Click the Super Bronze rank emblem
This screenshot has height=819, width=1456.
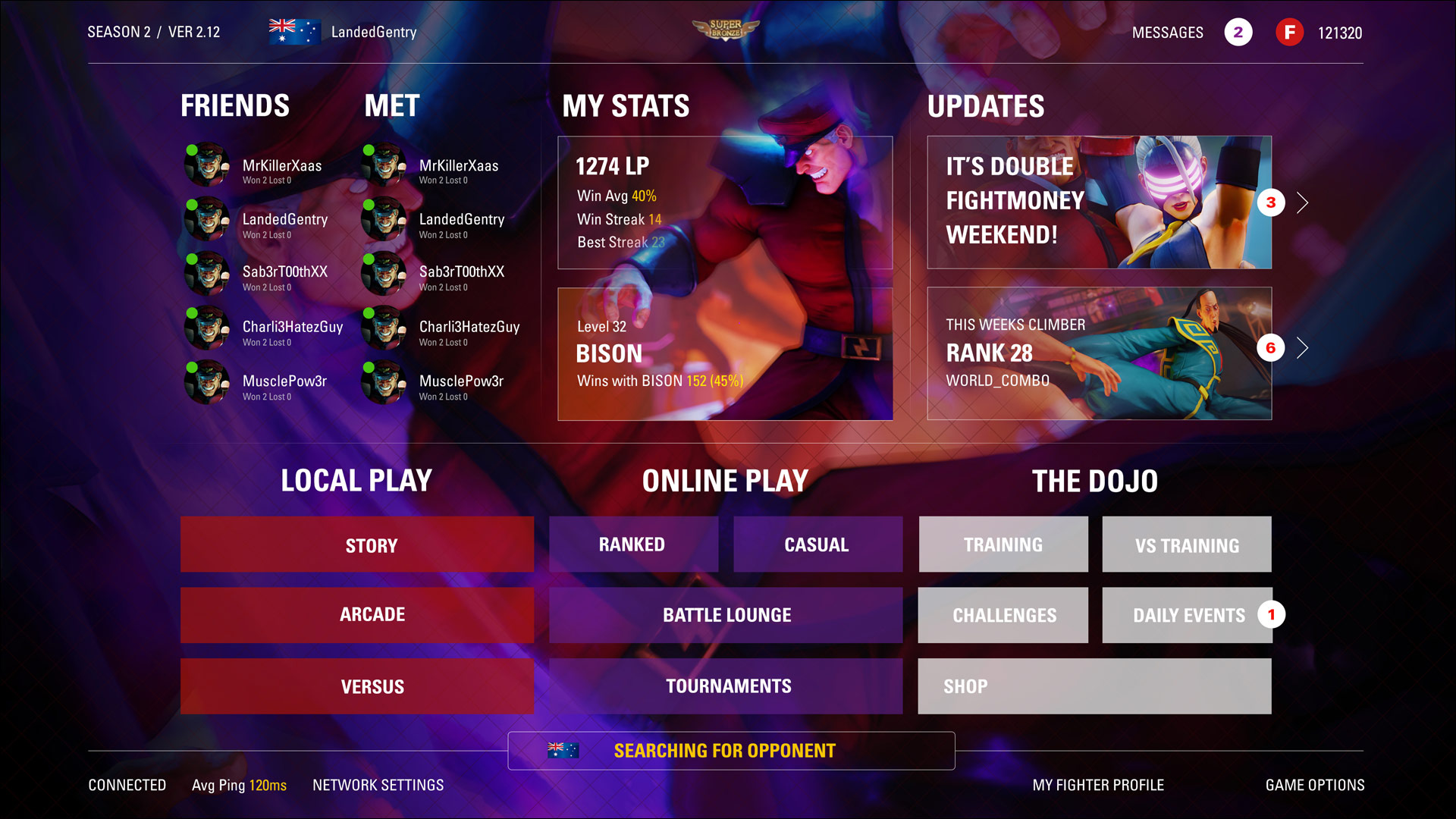coord(725,29)
